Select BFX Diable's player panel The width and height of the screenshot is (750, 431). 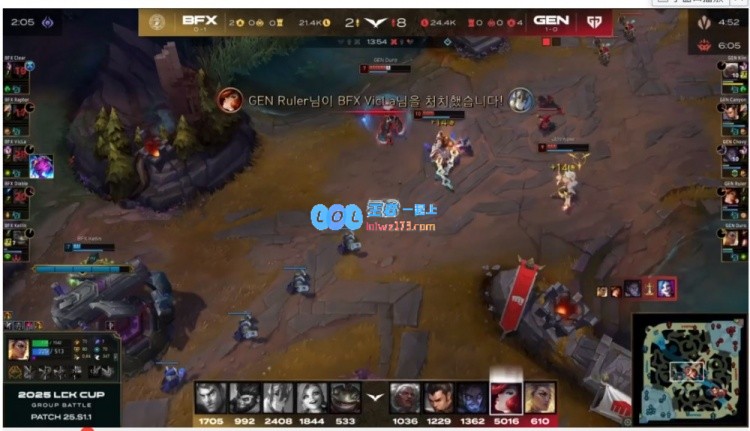(x=18, y=197)
